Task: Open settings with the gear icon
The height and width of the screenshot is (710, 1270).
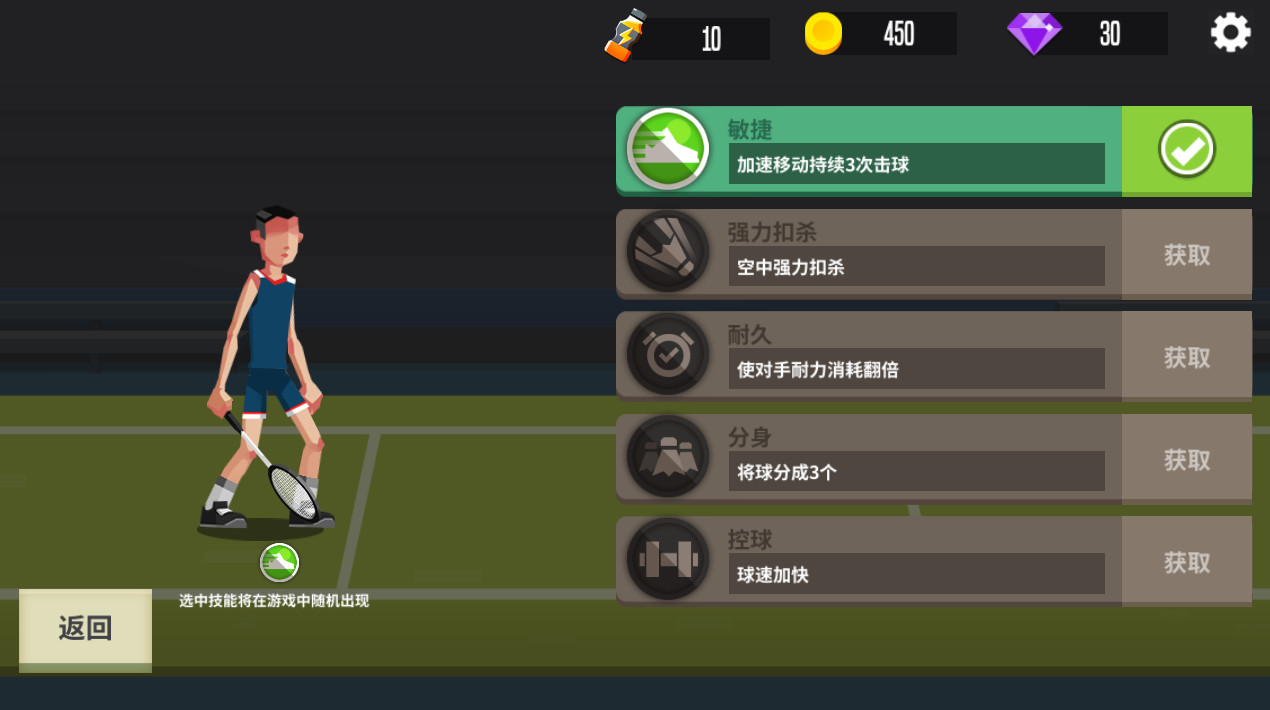Action: point(1230,33)
